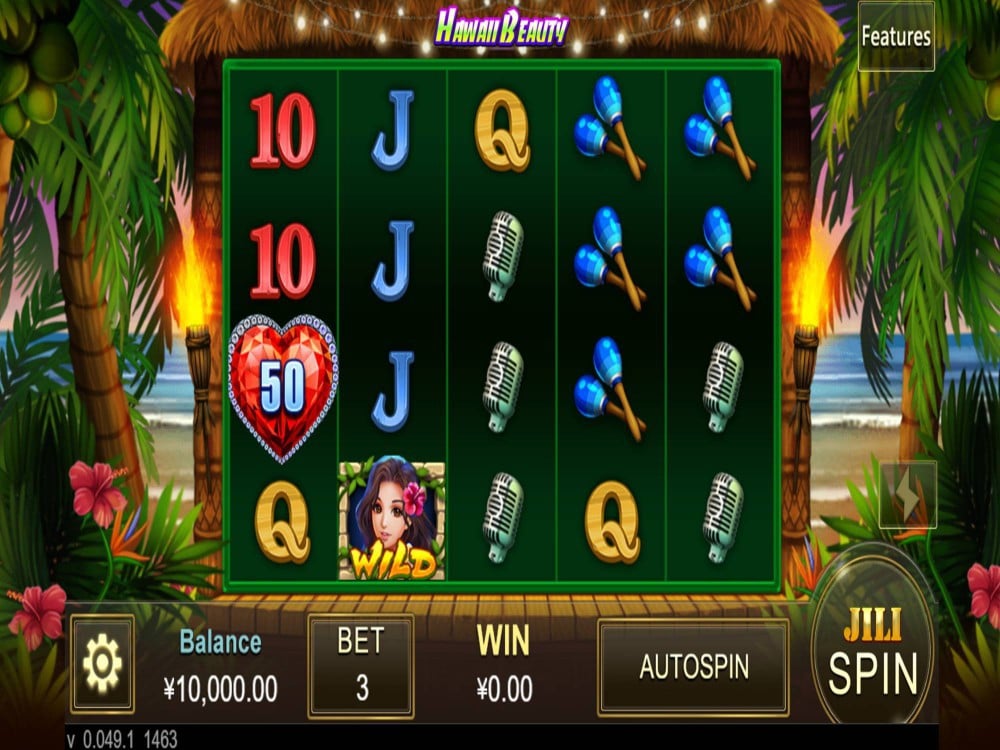Open the gear settings menu
The width and height of the screenshot is (1000, 750).
[x=102, y=664]
